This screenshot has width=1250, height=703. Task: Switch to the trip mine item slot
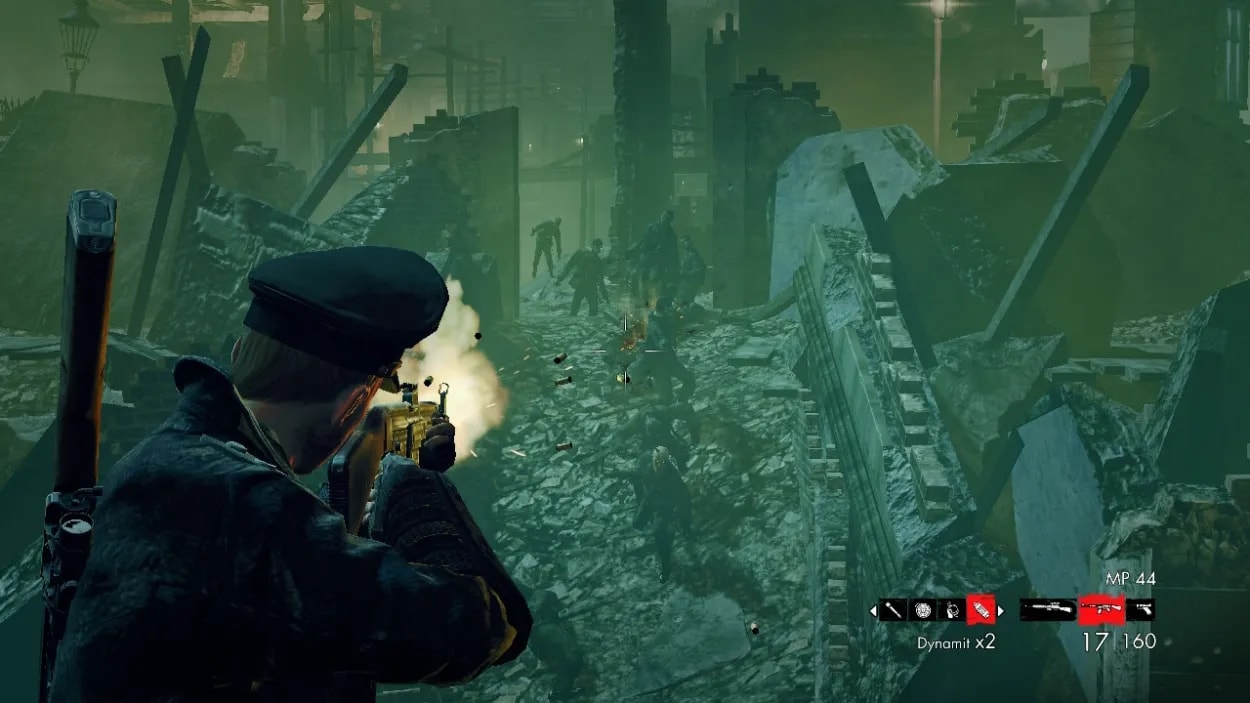tap(951, 610)
